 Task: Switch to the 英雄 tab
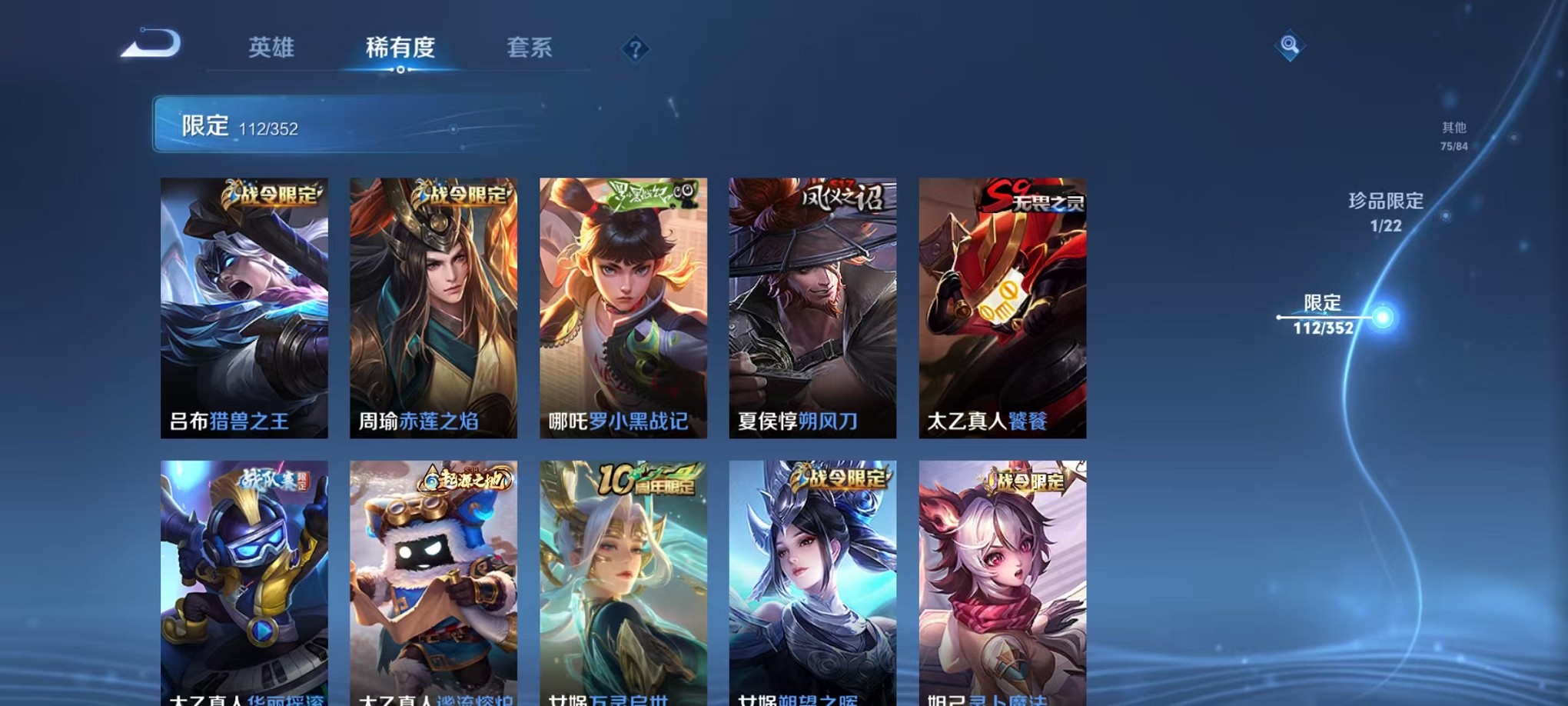(x=273, y=48)
